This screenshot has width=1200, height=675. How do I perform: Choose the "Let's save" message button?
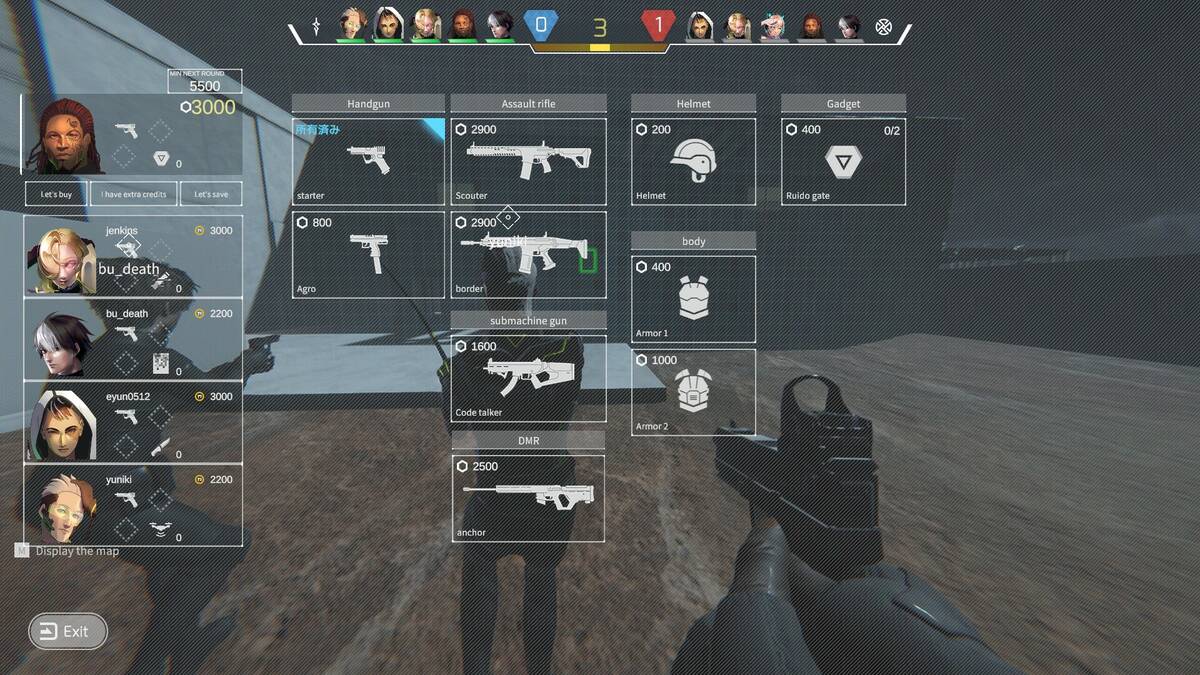(211, 194)
